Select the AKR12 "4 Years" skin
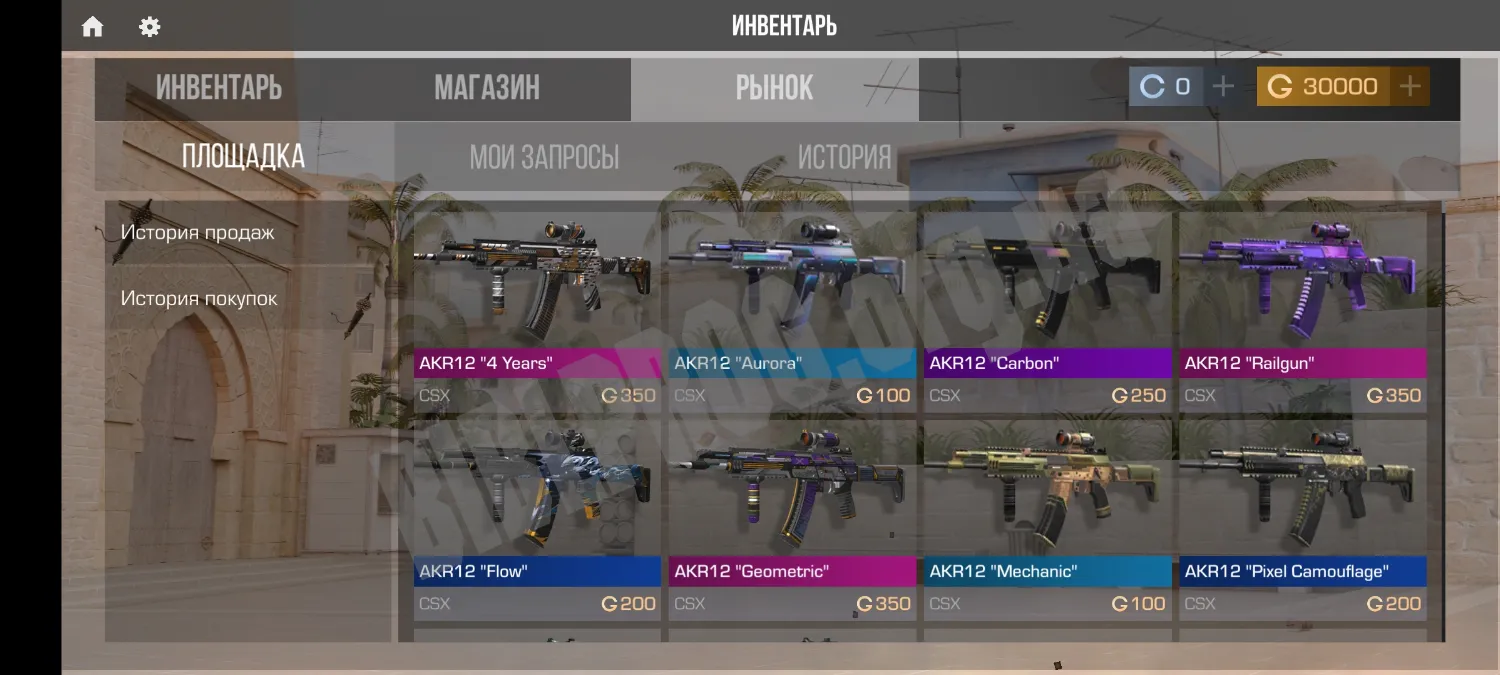This screenshot has width=1500, height=675. [537, 310]
